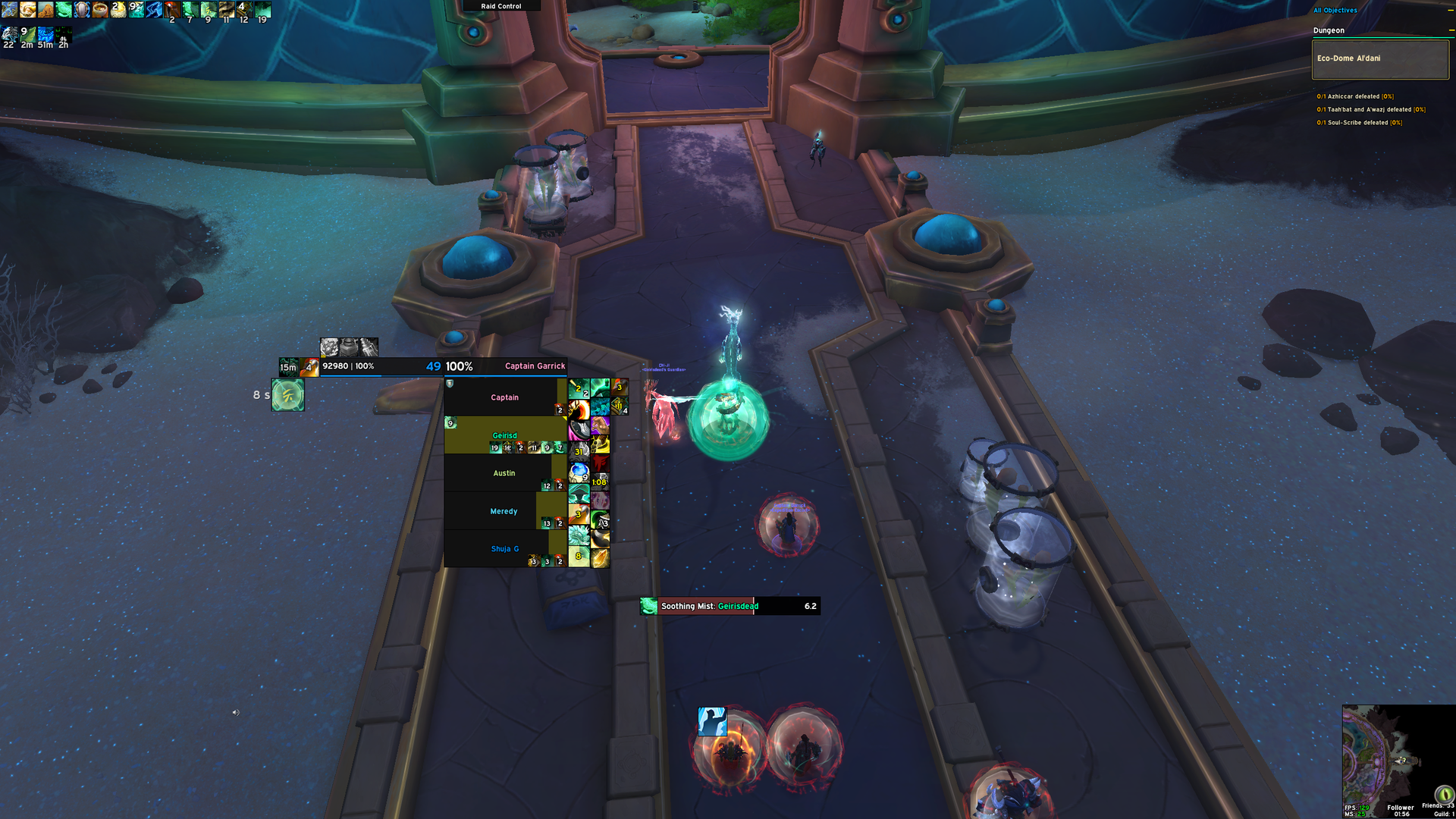Screen dimensions: 1456x819
Task: Use the jade dragon statue ability
Action: pyautogui.click(x=579, y=536)
